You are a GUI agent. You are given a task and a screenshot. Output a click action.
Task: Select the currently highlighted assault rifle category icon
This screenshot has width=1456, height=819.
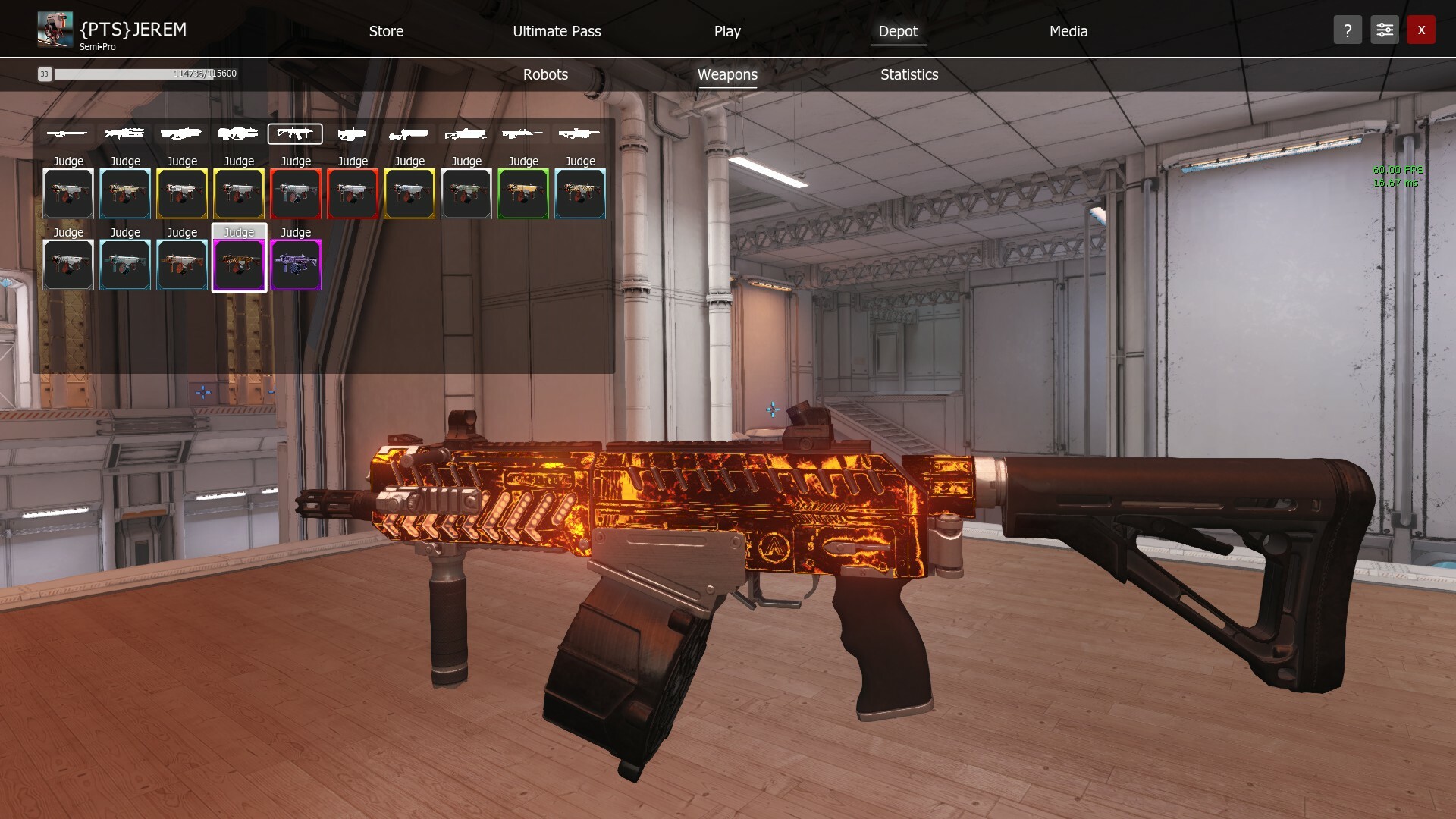click(295, 133)
